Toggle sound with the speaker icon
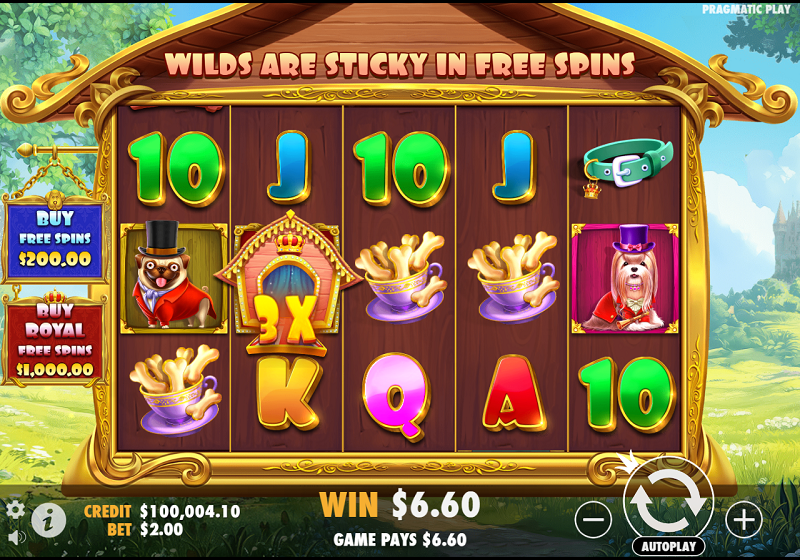 (15, 536)
